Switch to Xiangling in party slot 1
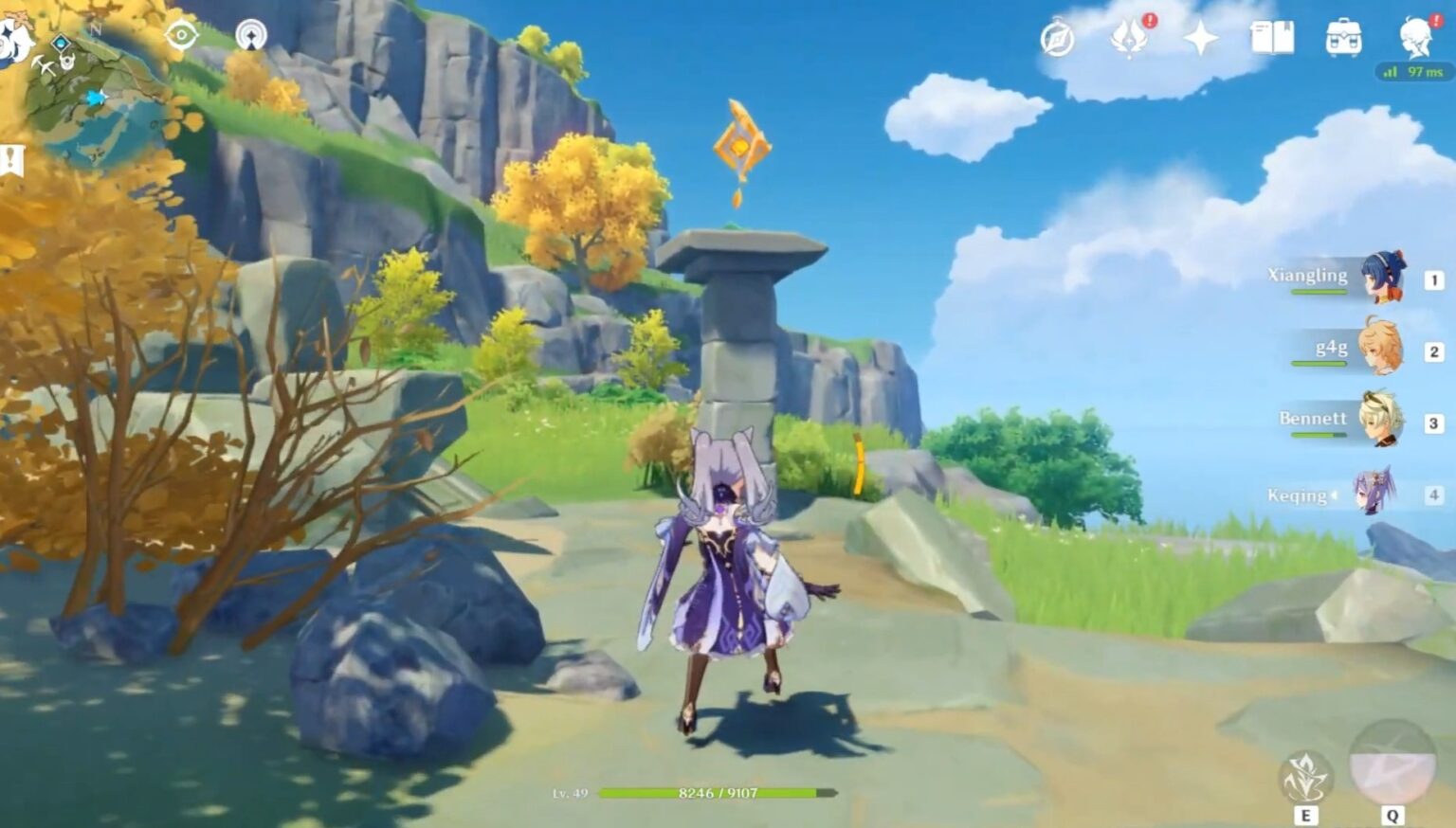 pos(1386,278)
